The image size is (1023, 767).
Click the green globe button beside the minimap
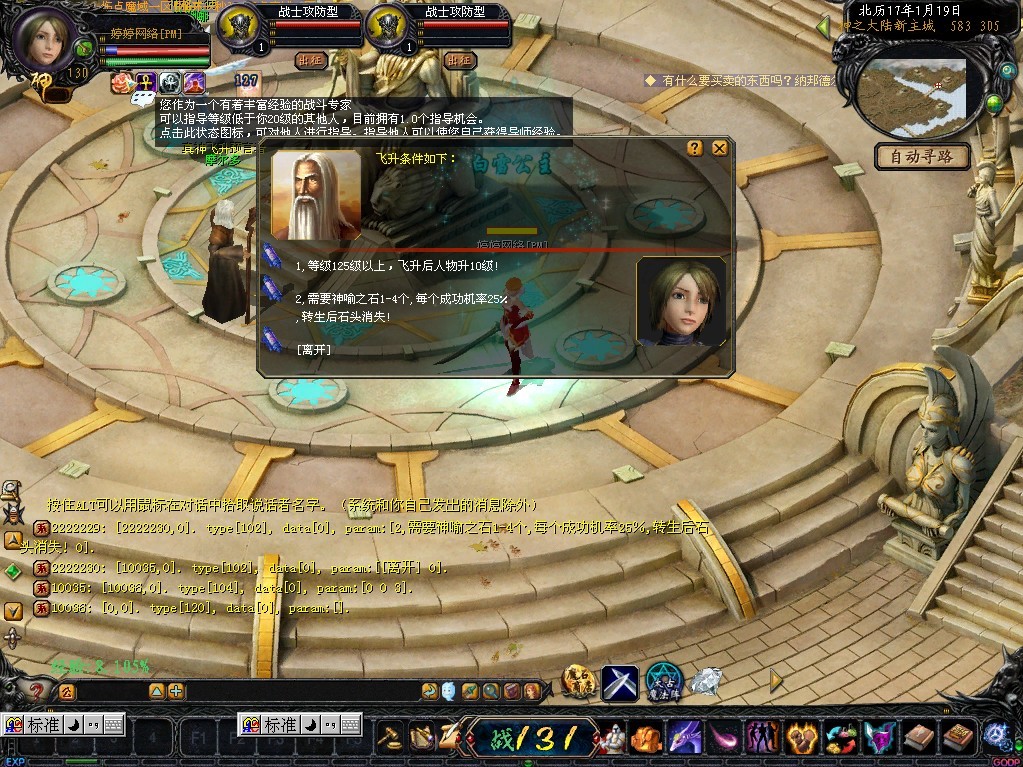tap(994, 102)
